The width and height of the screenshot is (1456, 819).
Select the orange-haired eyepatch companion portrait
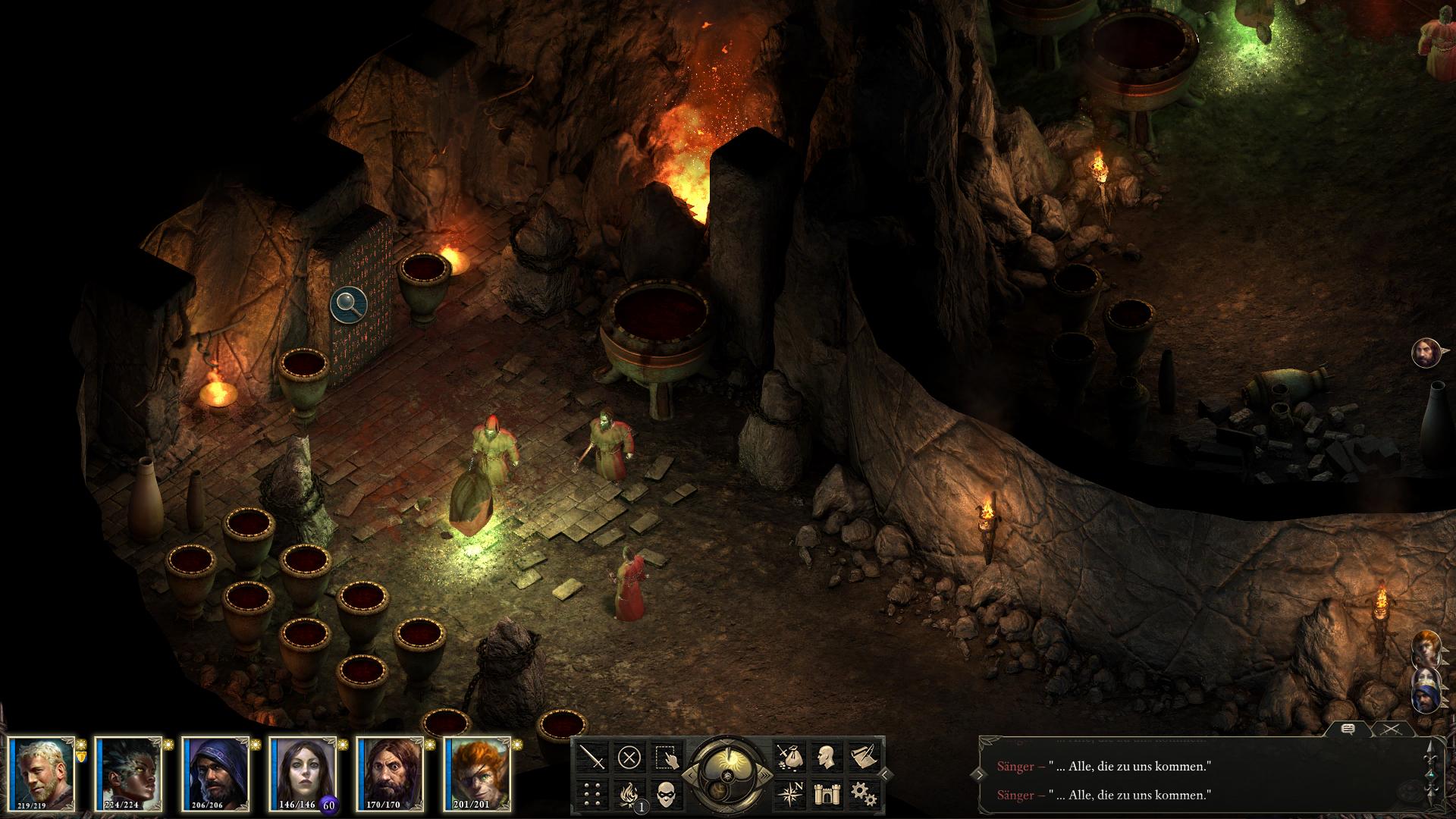click(x=477, y=772)
